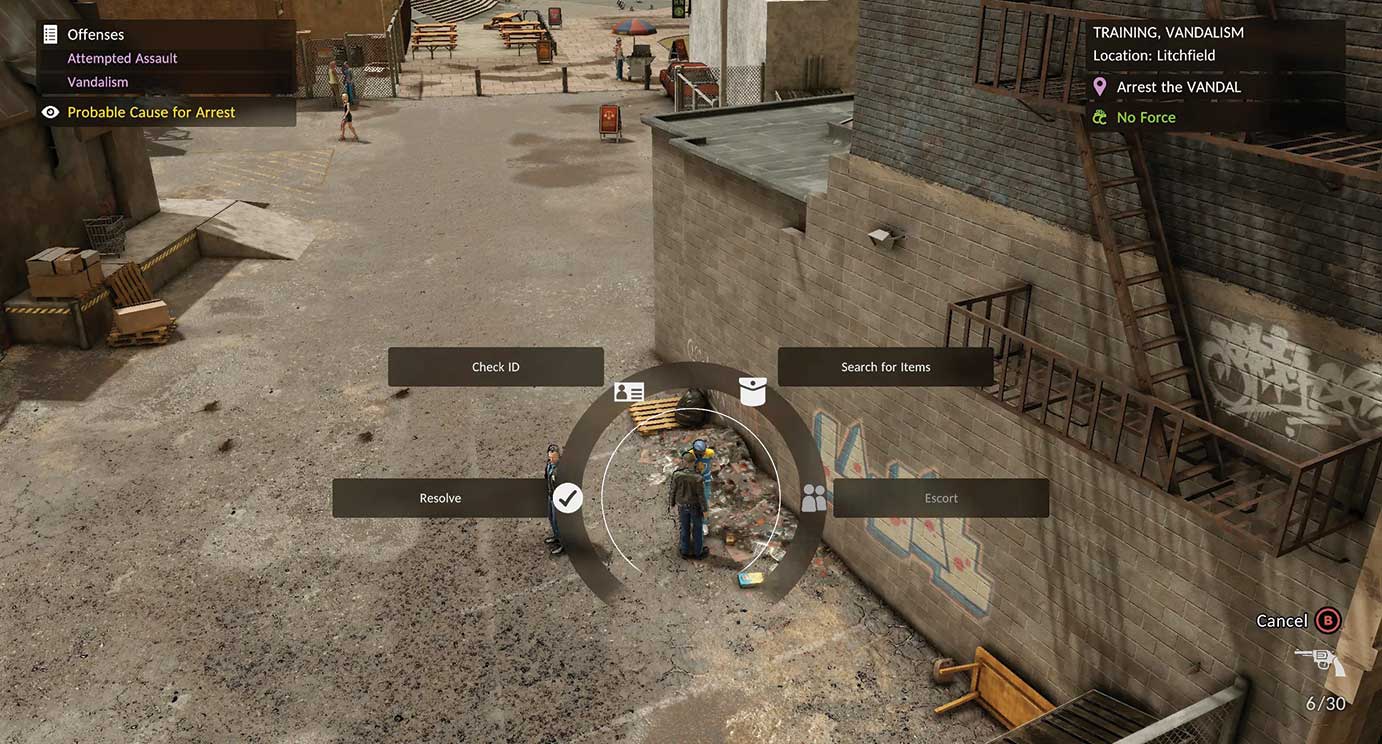Select the Vandalism offense entry

pyautogui.click(x=97, y=82)
